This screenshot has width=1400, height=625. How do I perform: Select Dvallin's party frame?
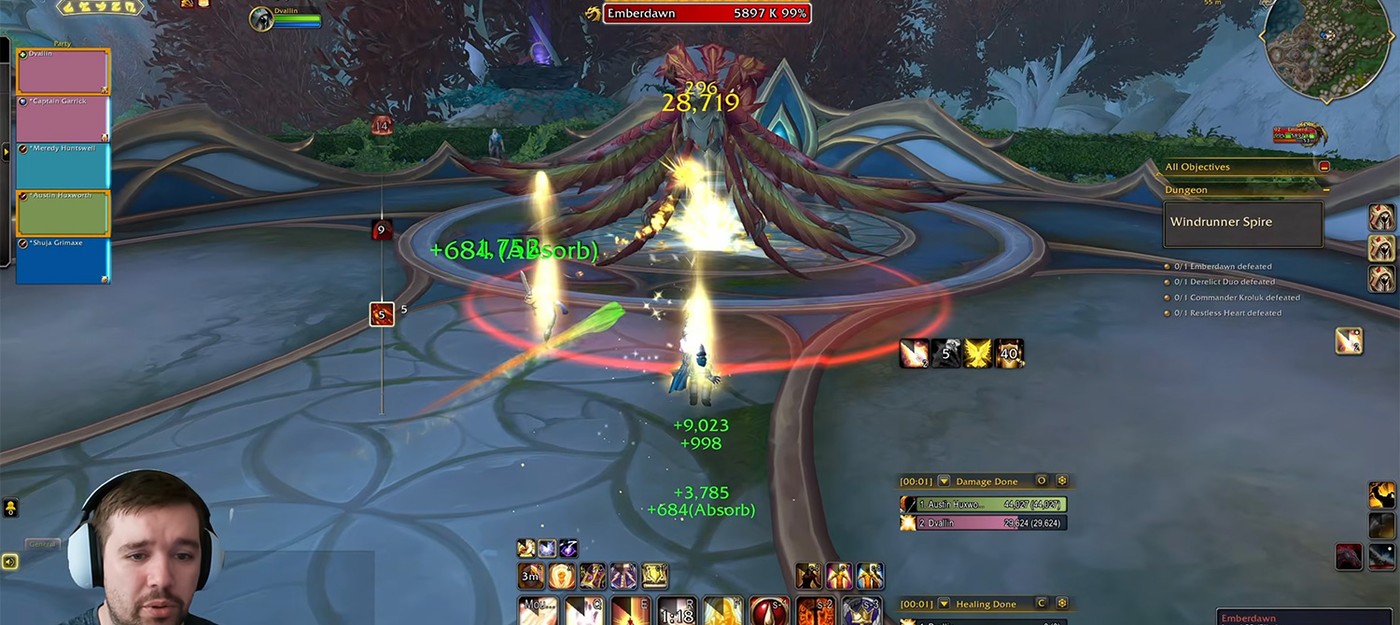point(63,72)
